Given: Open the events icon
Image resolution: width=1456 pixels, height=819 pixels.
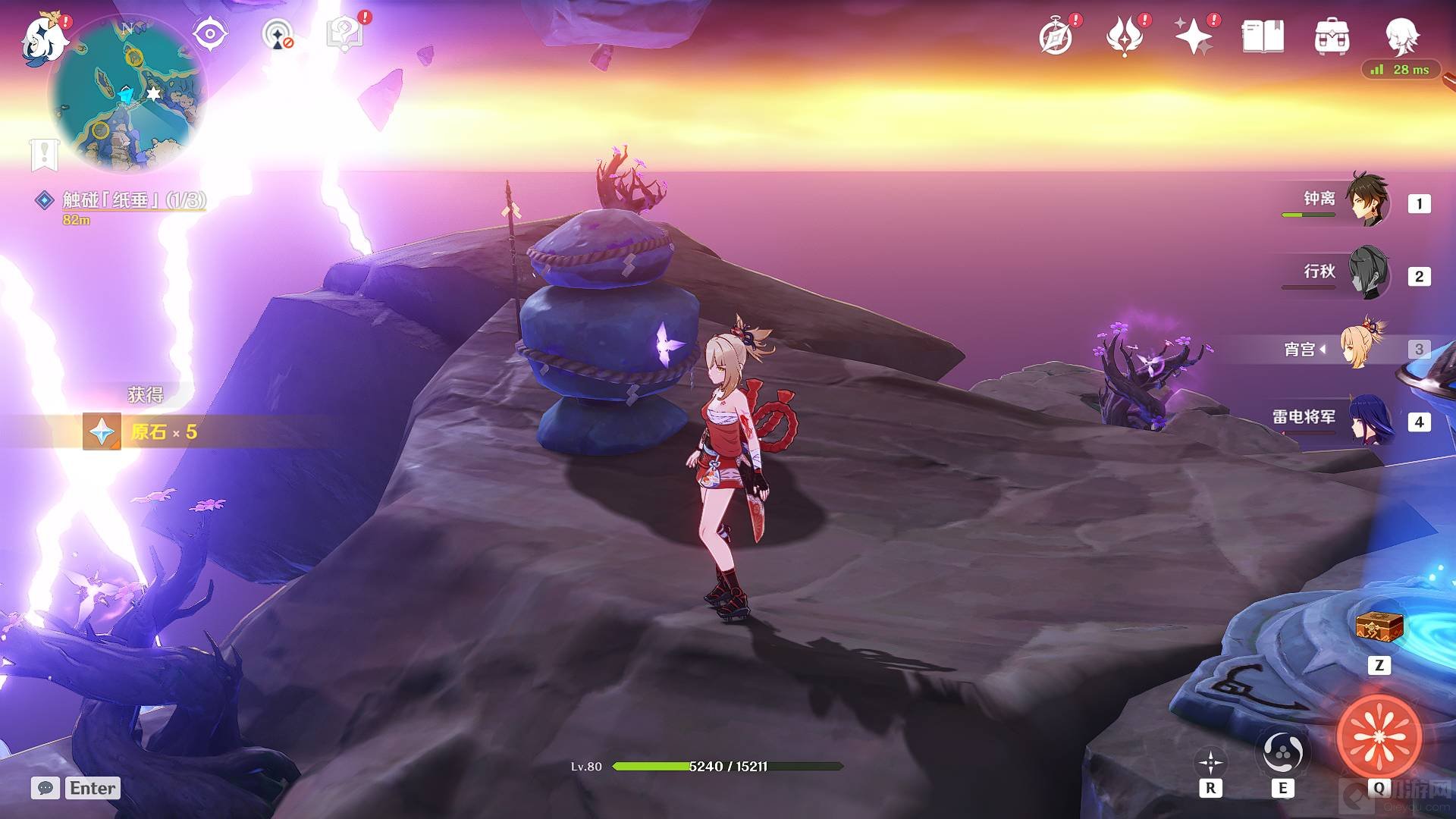Looking at the screenshot, I should (x=1125, y=36).
